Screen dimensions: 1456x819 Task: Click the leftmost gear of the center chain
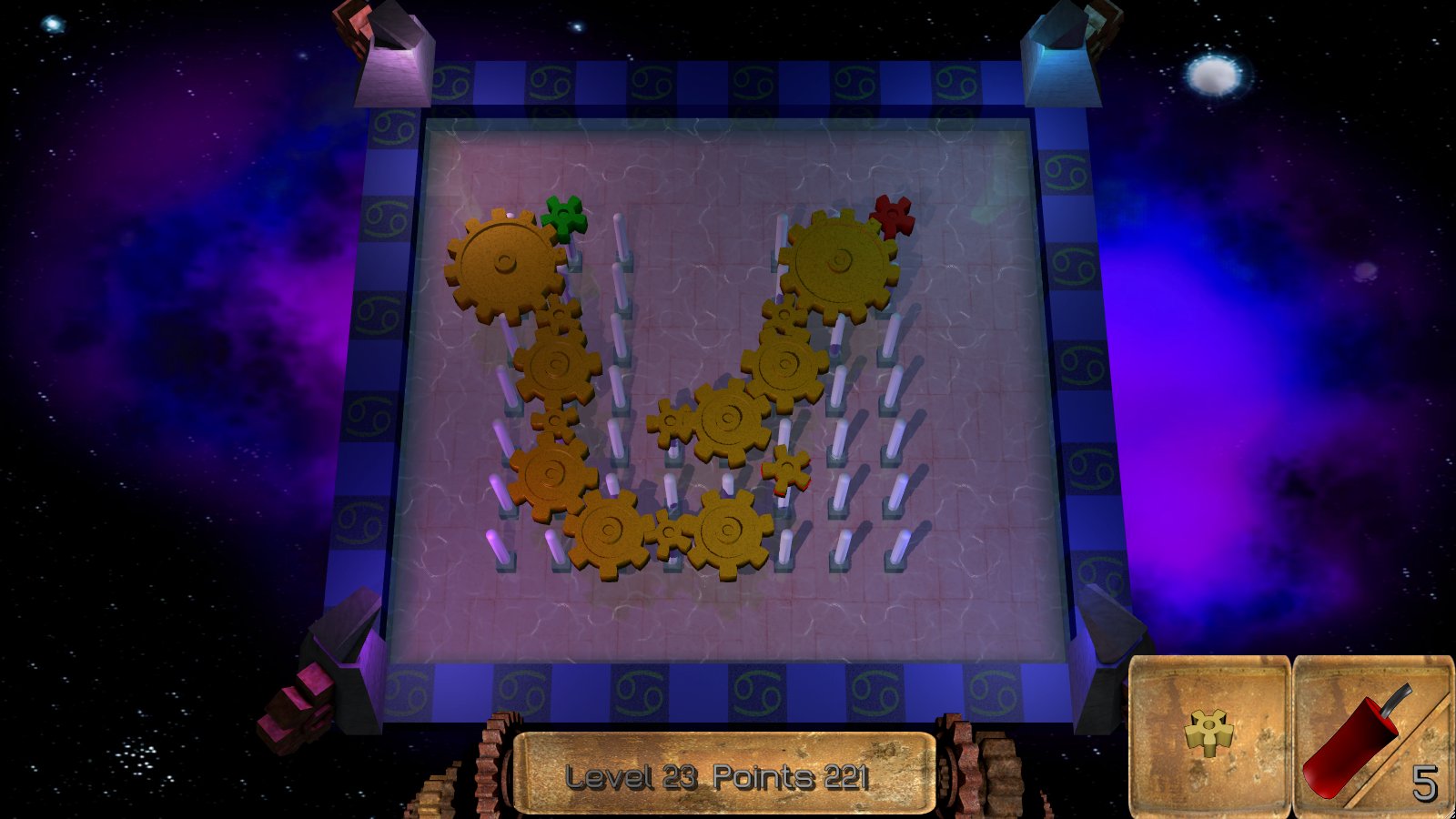click(x=671, y=422)
